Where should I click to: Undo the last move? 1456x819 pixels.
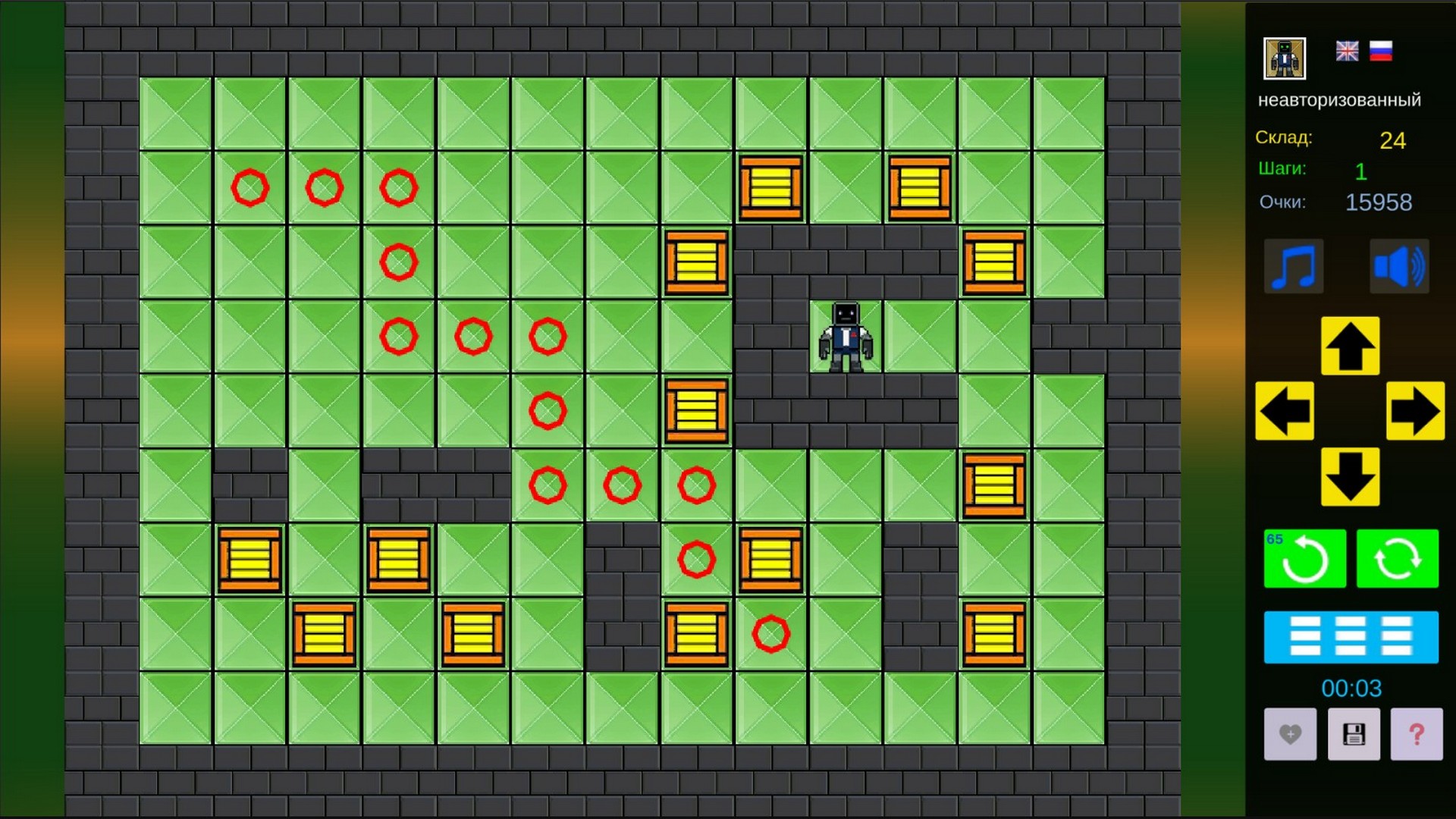click(x=1304, y=558)
